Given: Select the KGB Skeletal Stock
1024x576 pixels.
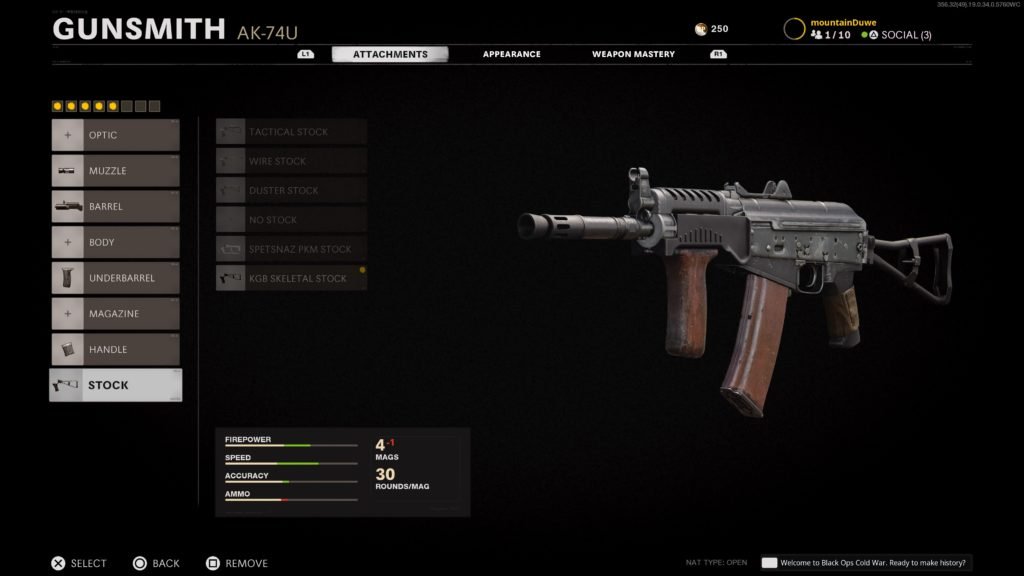Looking at the screenshot, I should pos(291,278).
